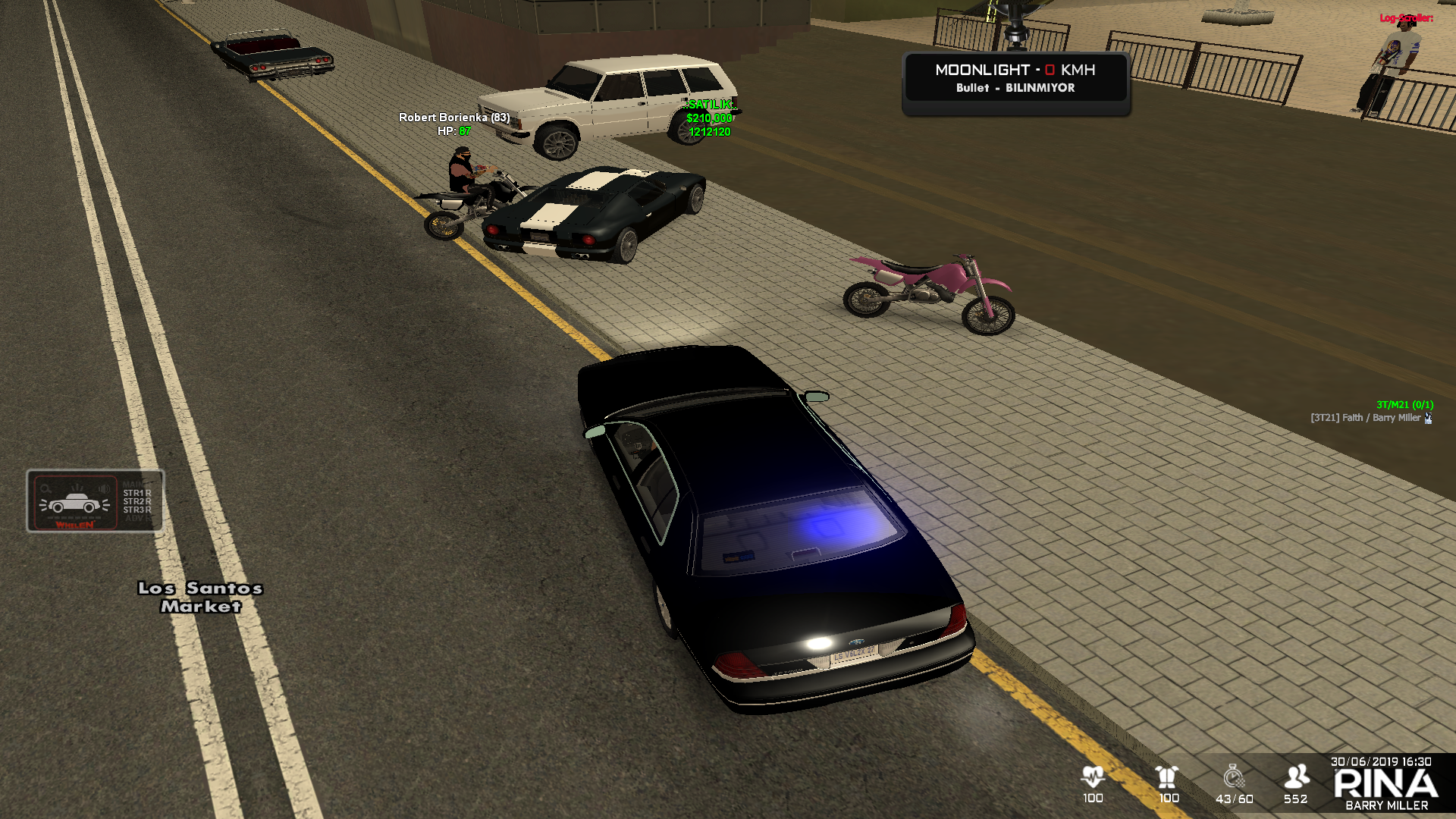
Task: Select the 3T/M21 radio channel header
Action: [1404, 405]
